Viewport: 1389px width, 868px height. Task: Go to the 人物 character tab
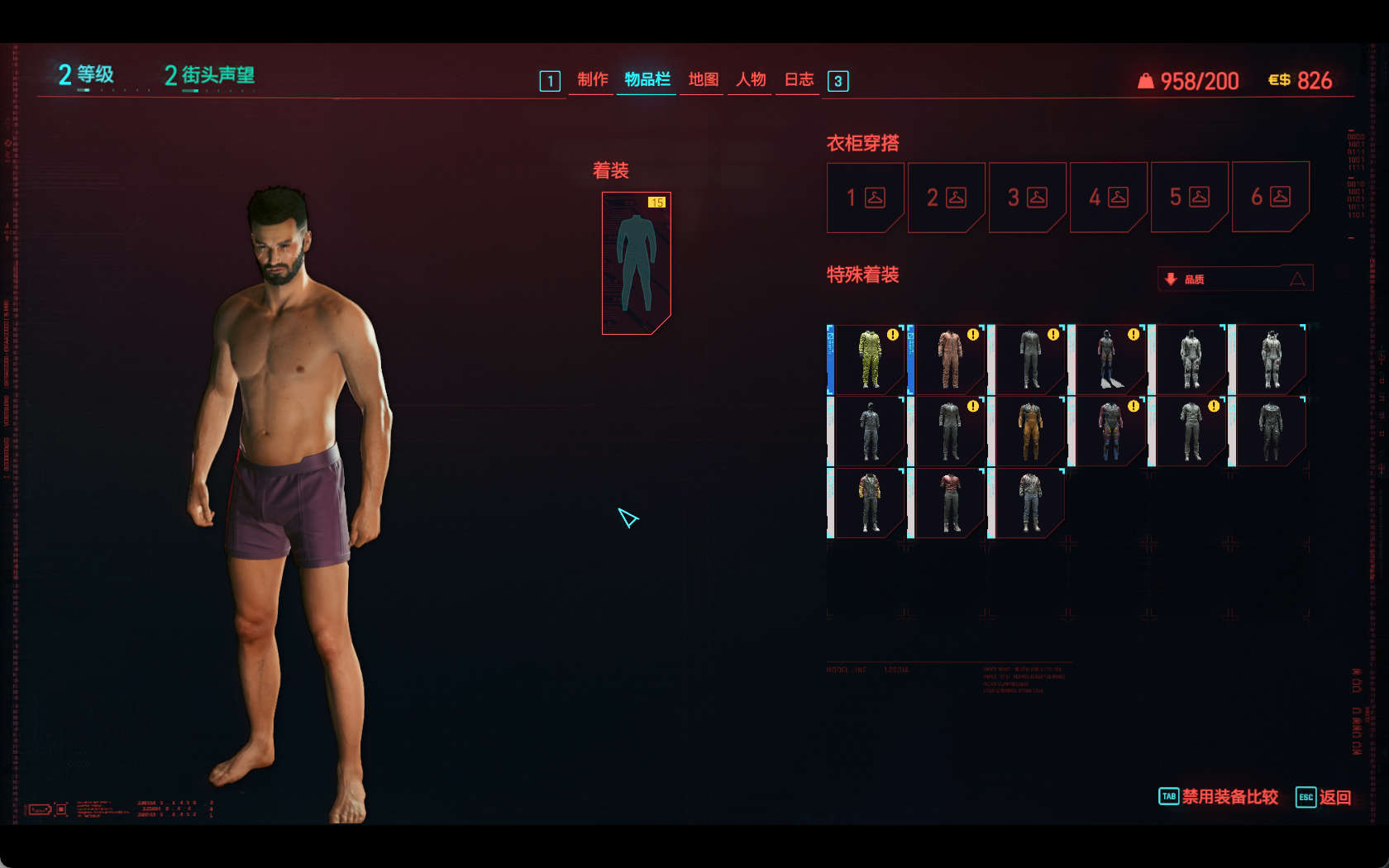(751, 79)
